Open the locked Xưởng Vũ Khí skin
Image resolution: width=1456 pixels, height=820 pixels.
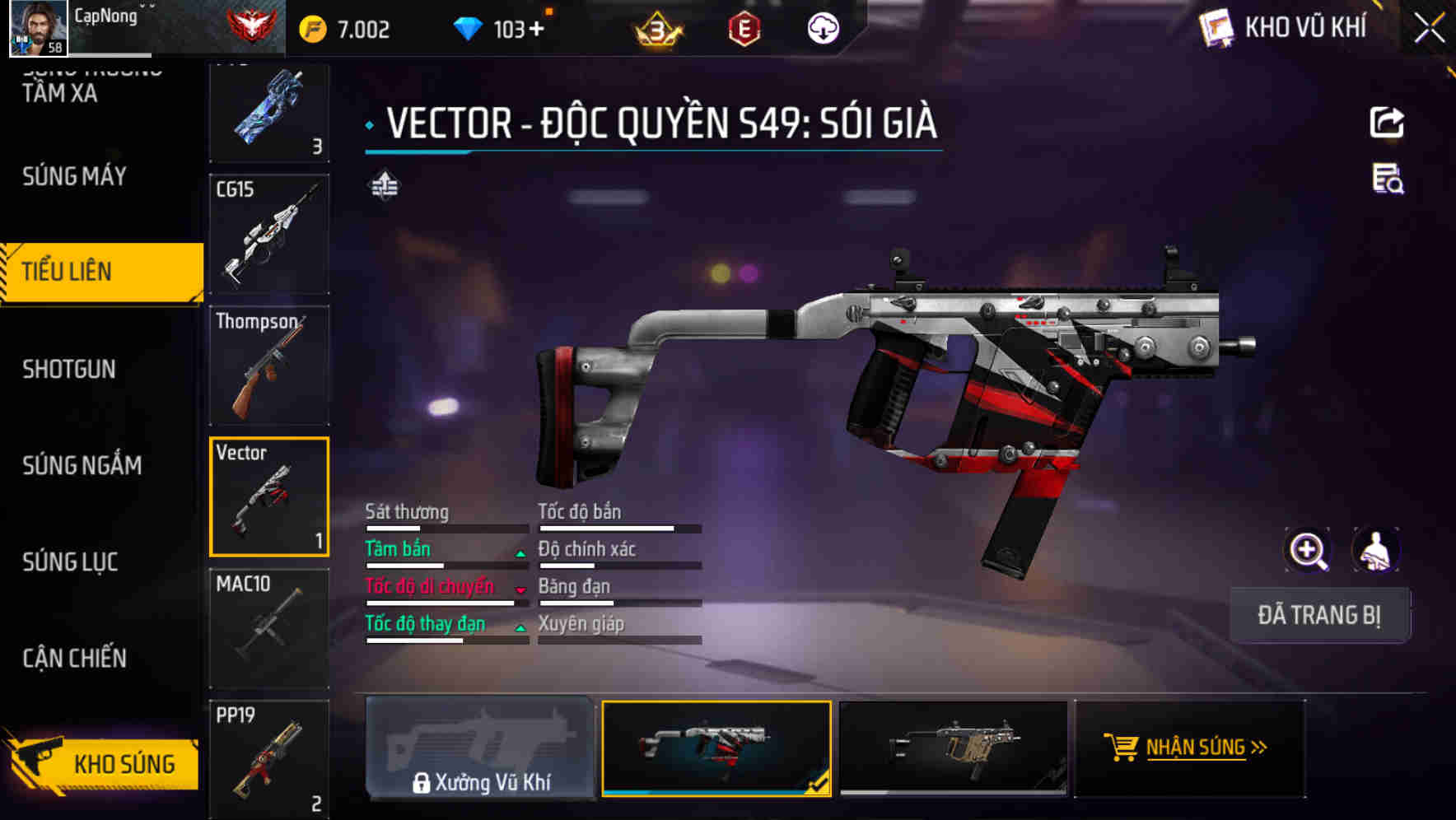(x=480, y=748)
